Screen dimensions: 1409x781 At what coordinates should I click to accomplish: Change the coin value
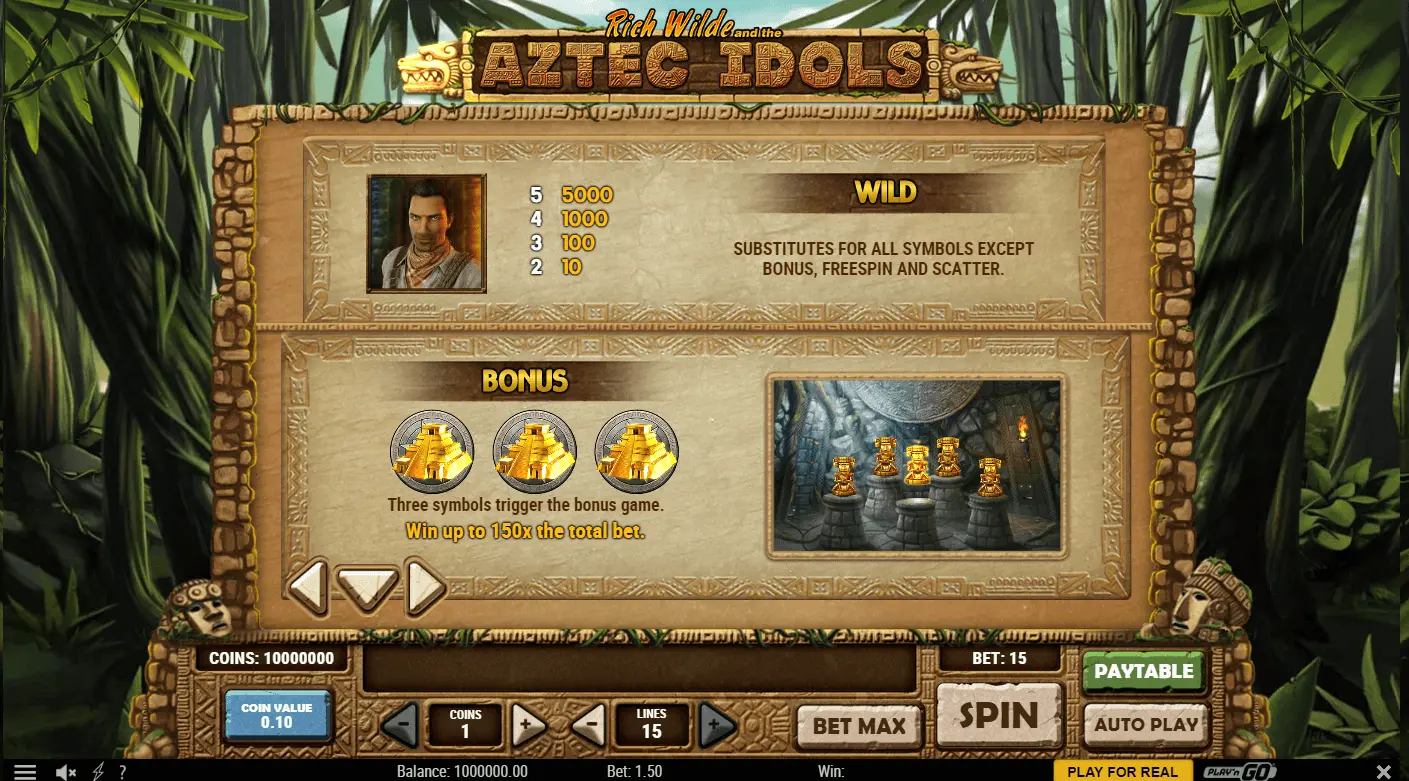tap(277, 715)
